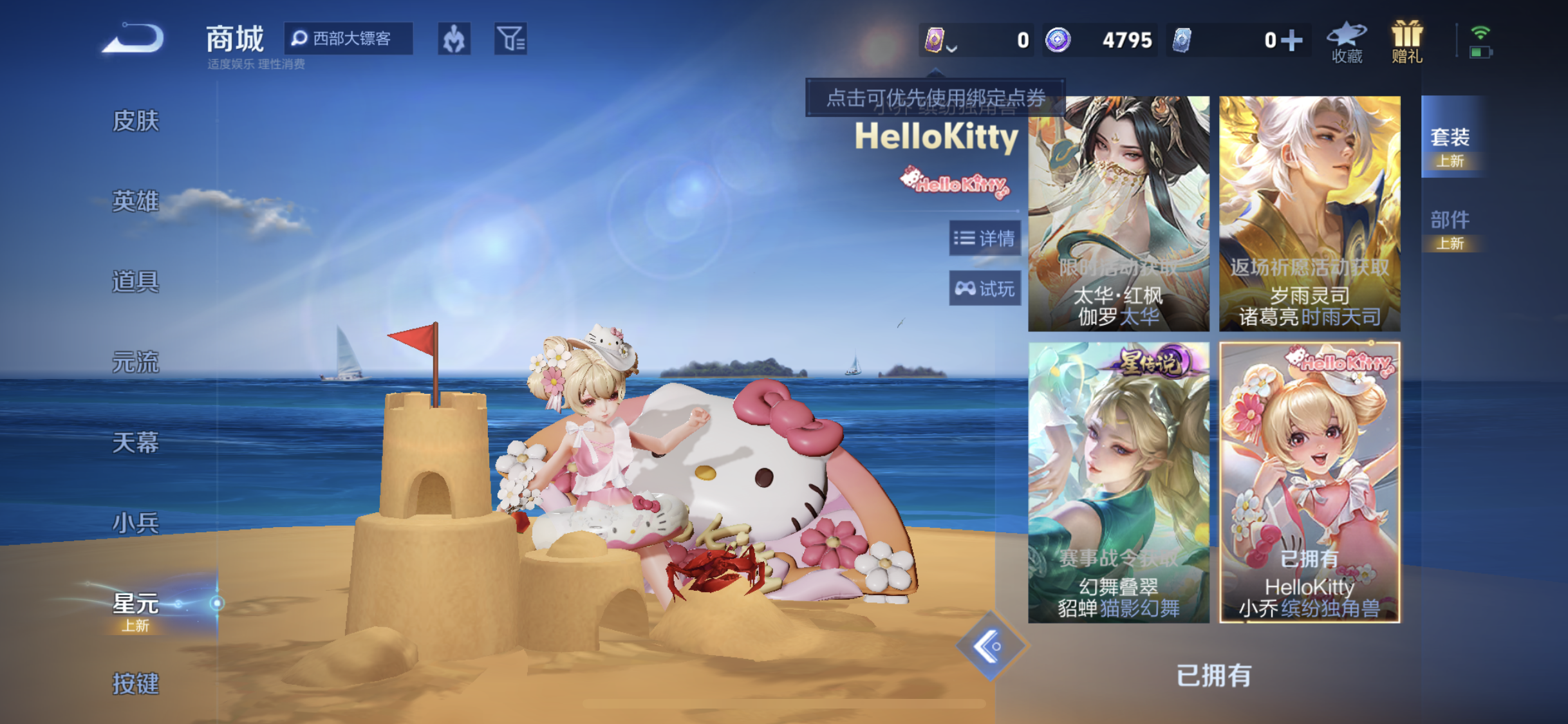
Task: Show 详情 details for HelloKitty
Action: [985, 239]
